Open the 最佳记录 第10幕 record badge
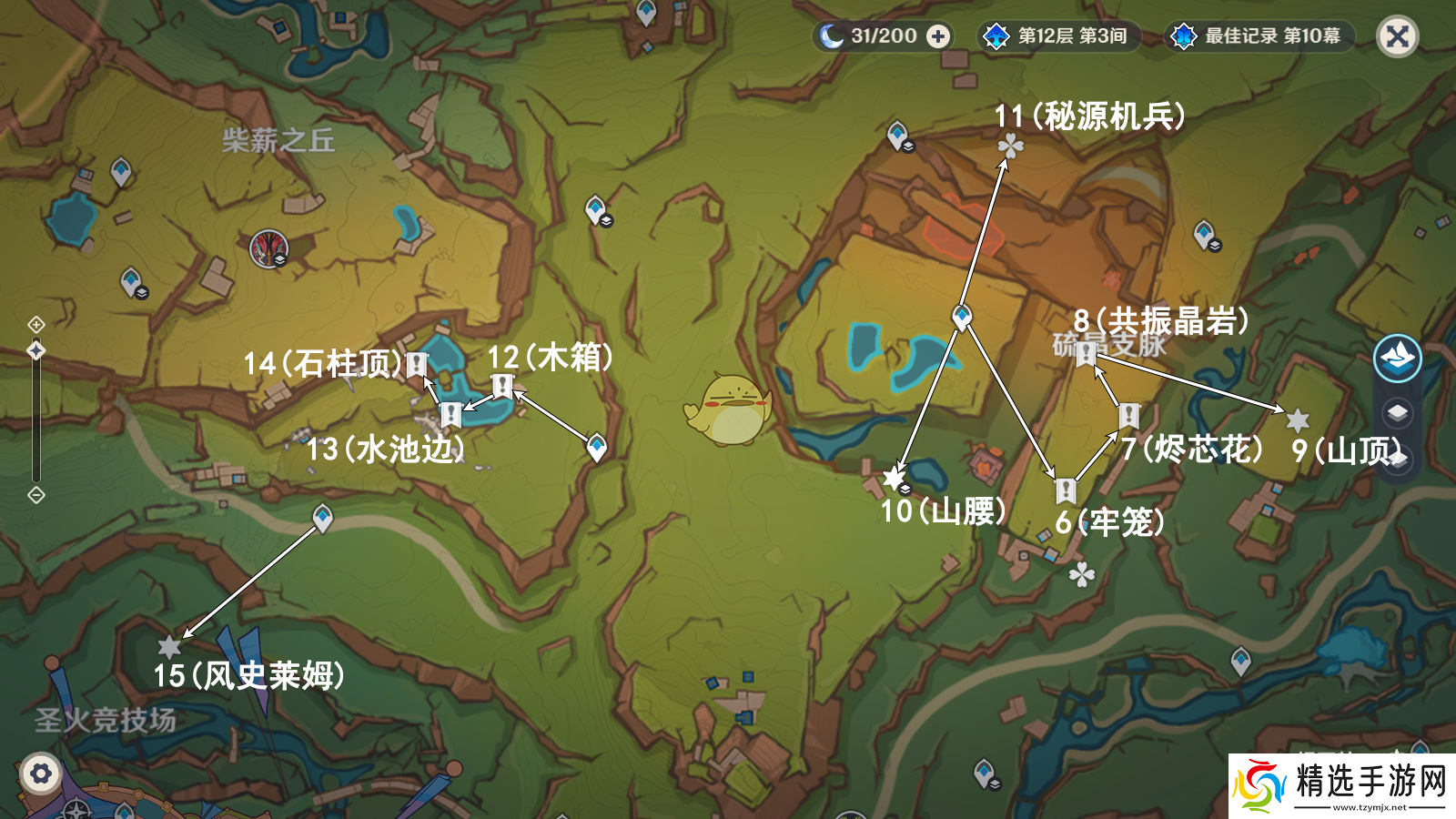This screenshot has width=1456, height=819. point(1259,36)
